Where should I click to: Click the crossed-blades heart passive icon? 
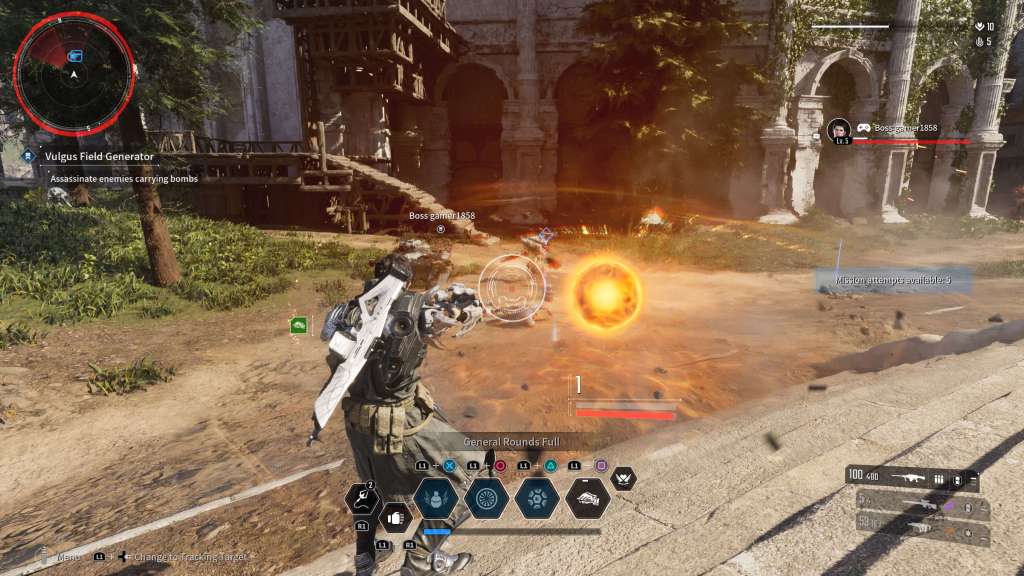pyautogui.click(x=623, y=479)
